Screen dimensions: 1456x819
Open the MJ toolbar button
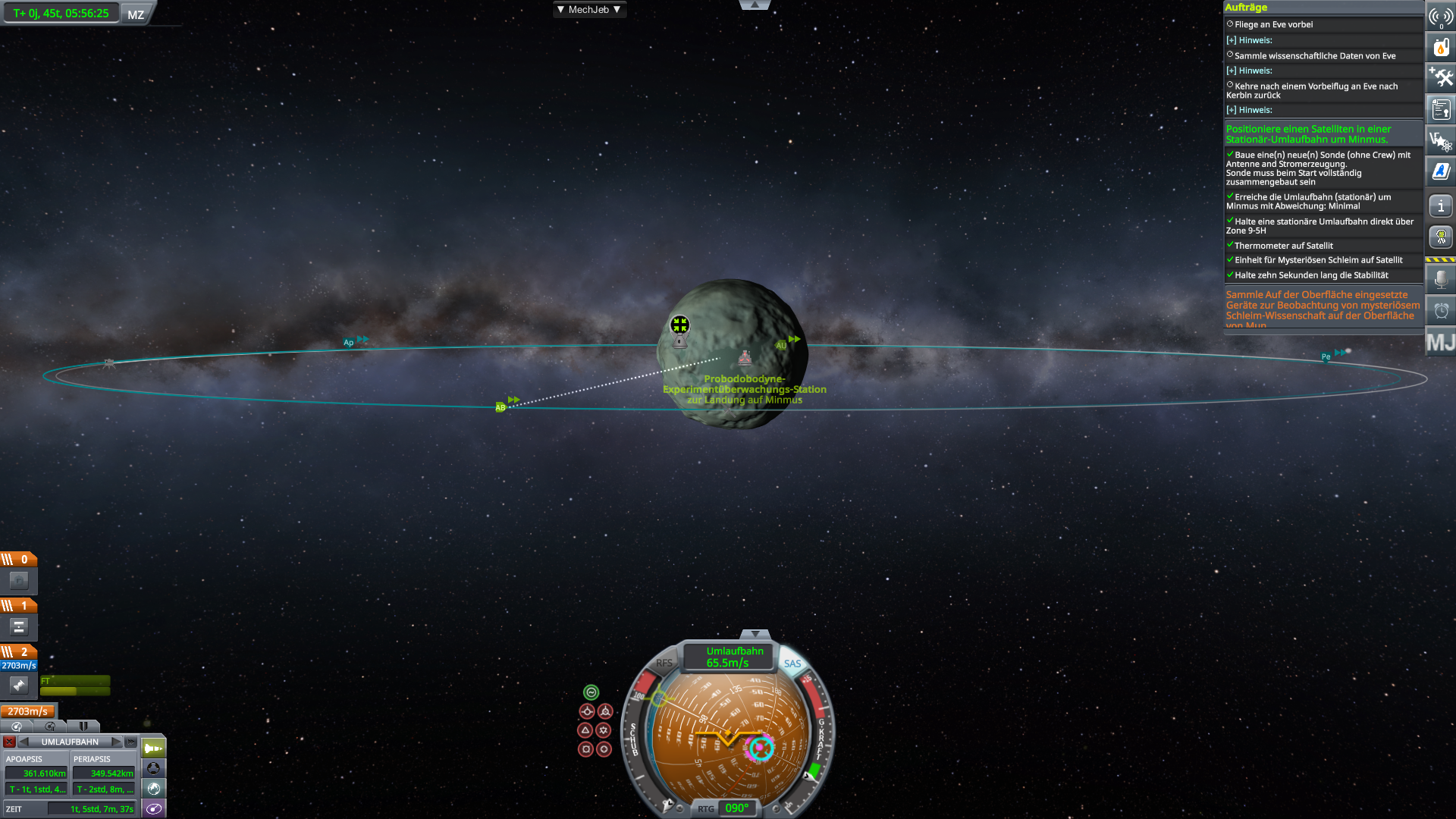coord(1440,343)
